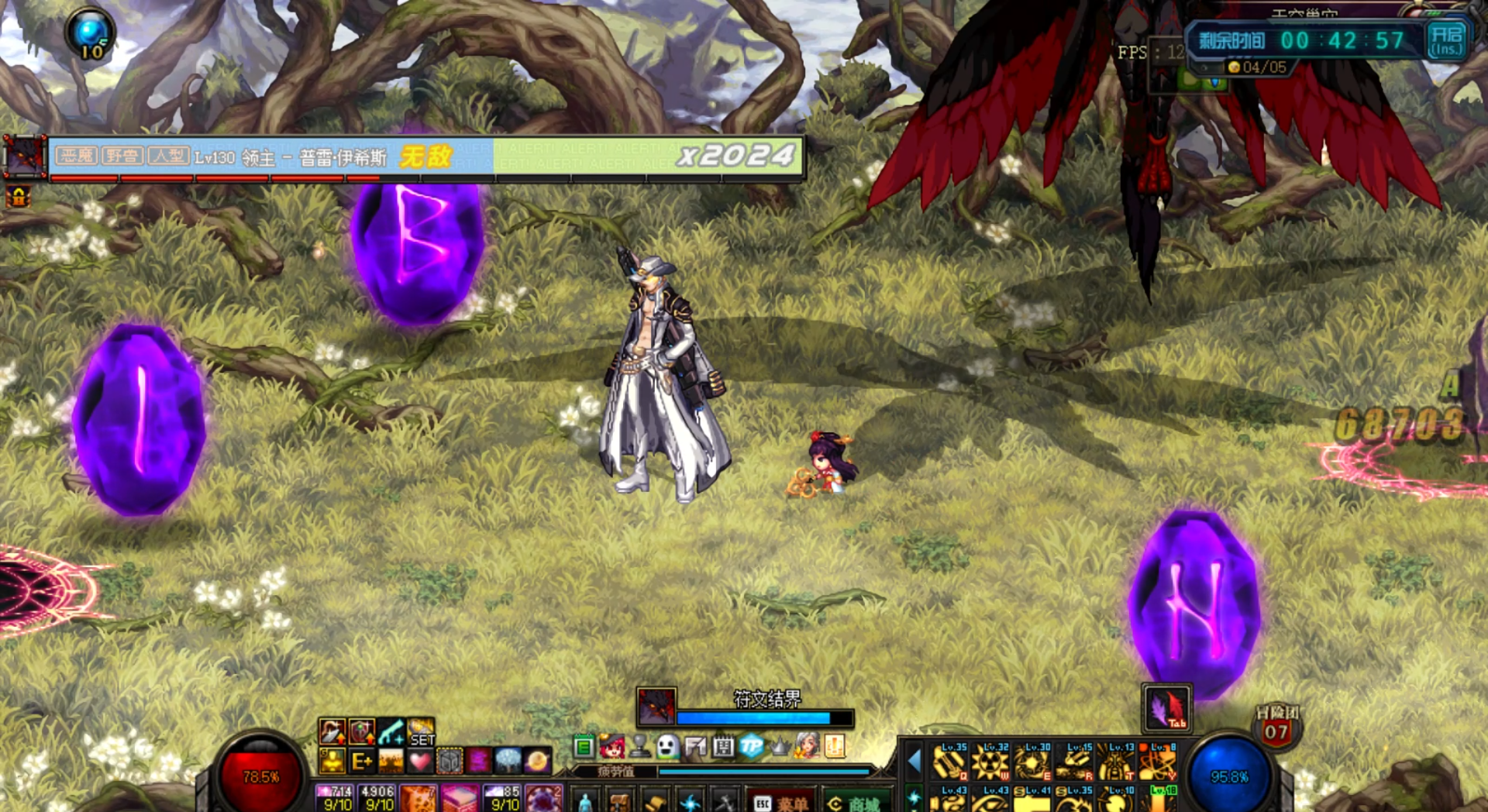
Task: Use the Lv.32 radiation sun skill on W
Action: (x=990, y=762)
